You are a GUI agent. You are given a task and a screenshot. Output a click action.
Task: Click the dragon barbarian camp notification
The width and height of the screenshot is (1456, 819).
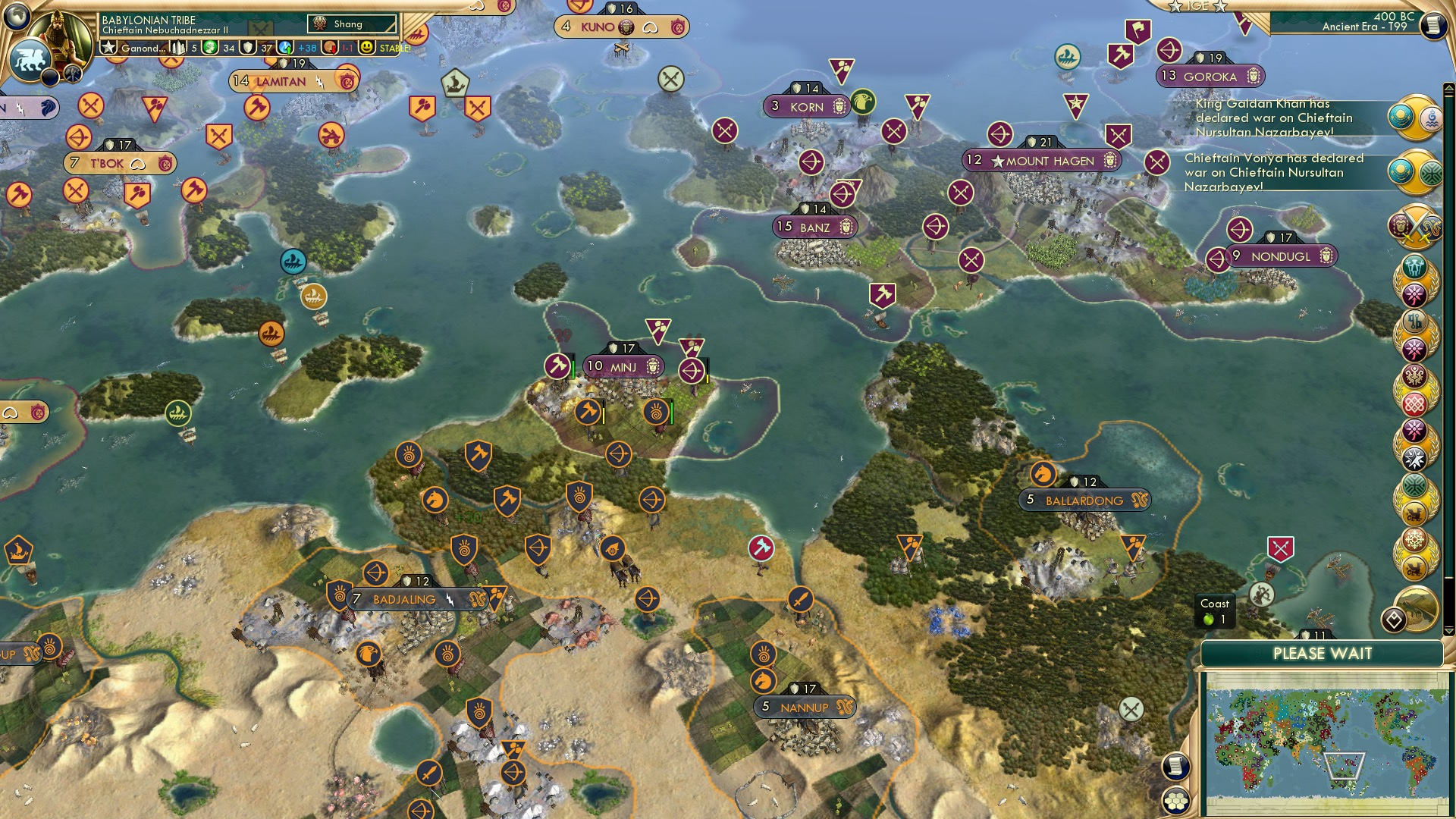coord(1415,511)
